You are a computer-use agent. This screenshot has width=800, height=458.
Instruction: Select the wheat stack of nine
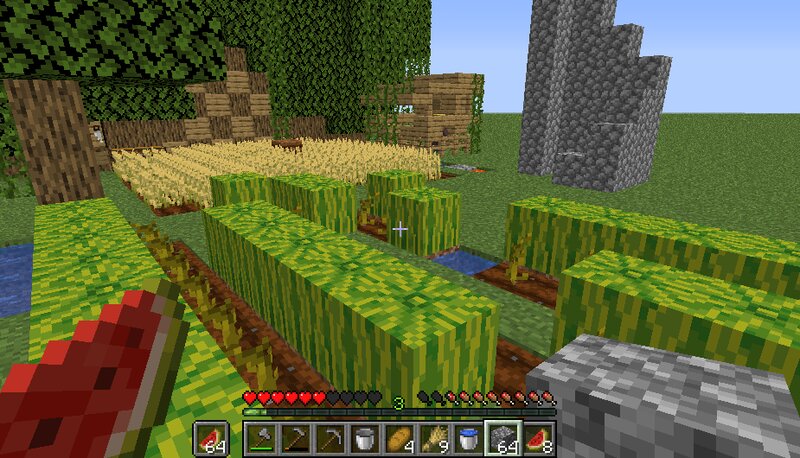[433, 438]
